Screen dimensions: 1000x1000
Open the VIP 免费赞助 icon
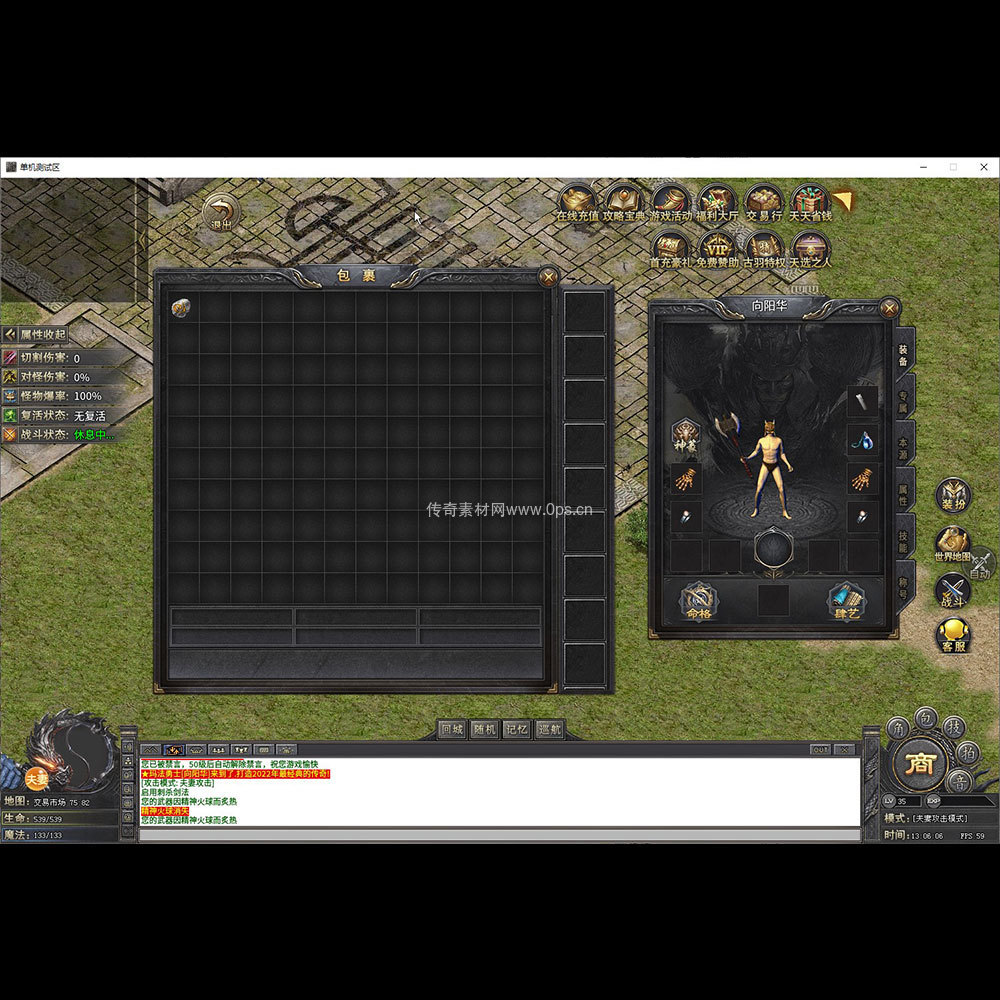(716, 247)
